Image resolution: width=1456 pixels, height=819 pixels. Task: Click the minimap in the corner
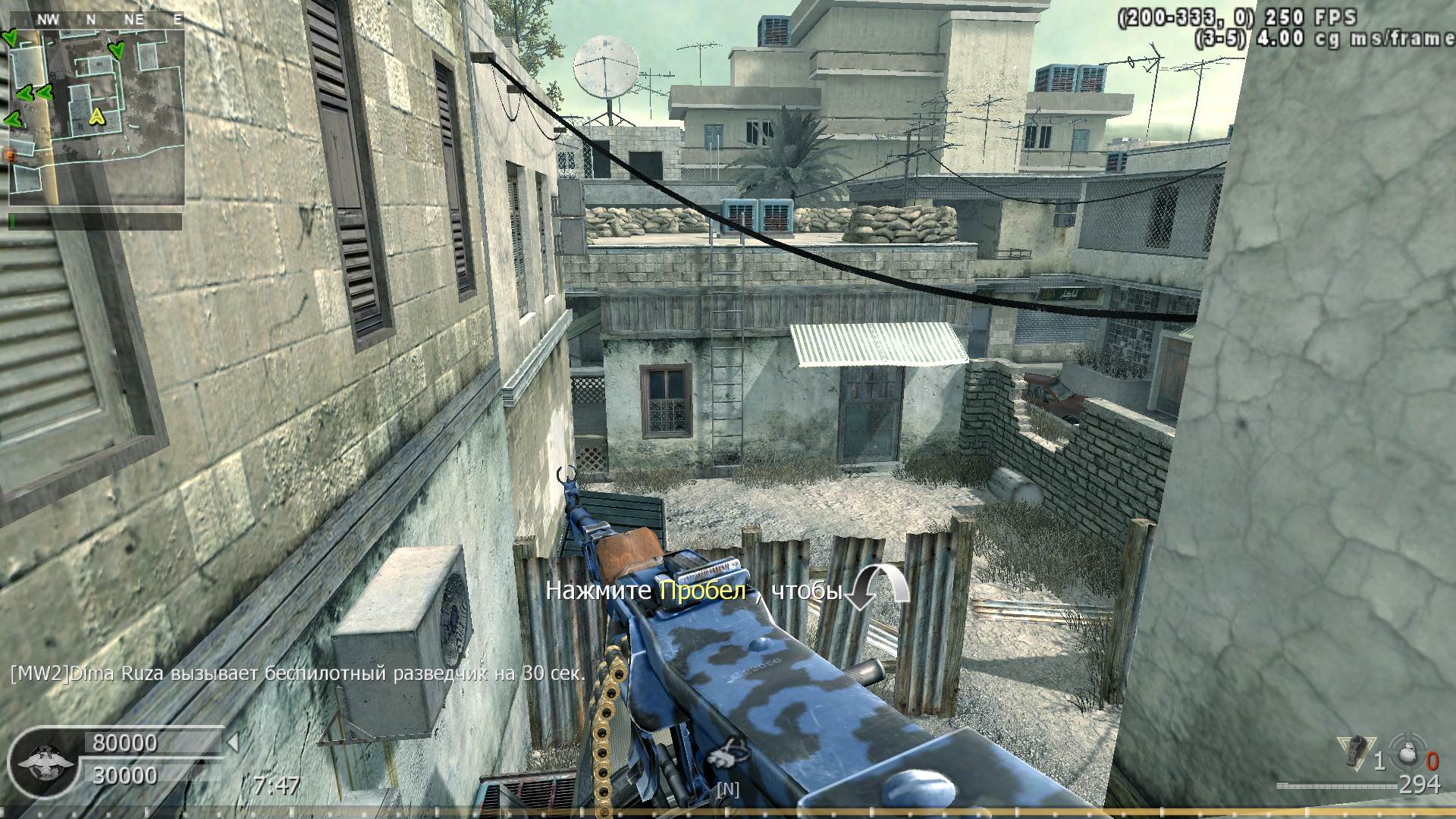(96, 118)
